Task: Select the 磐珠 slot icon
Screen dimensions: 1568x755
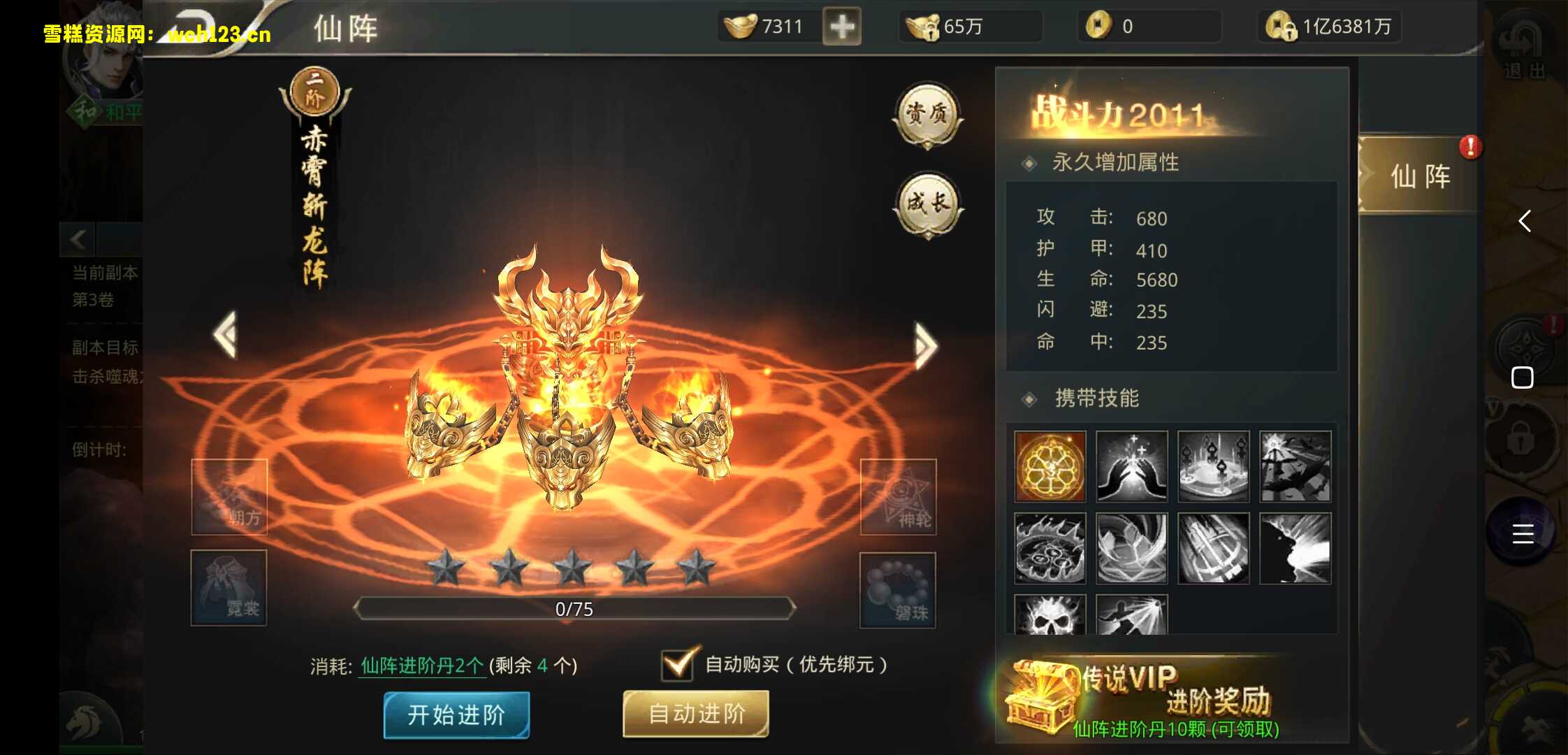Action: coord(899,589)
